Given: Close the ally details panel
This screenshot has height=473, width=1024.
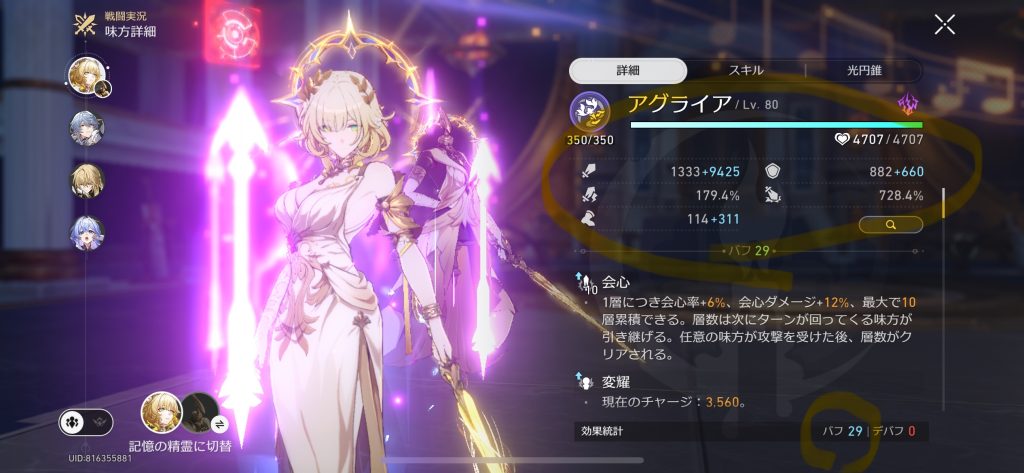Looking at the screenshot, I should coord(944,25).
